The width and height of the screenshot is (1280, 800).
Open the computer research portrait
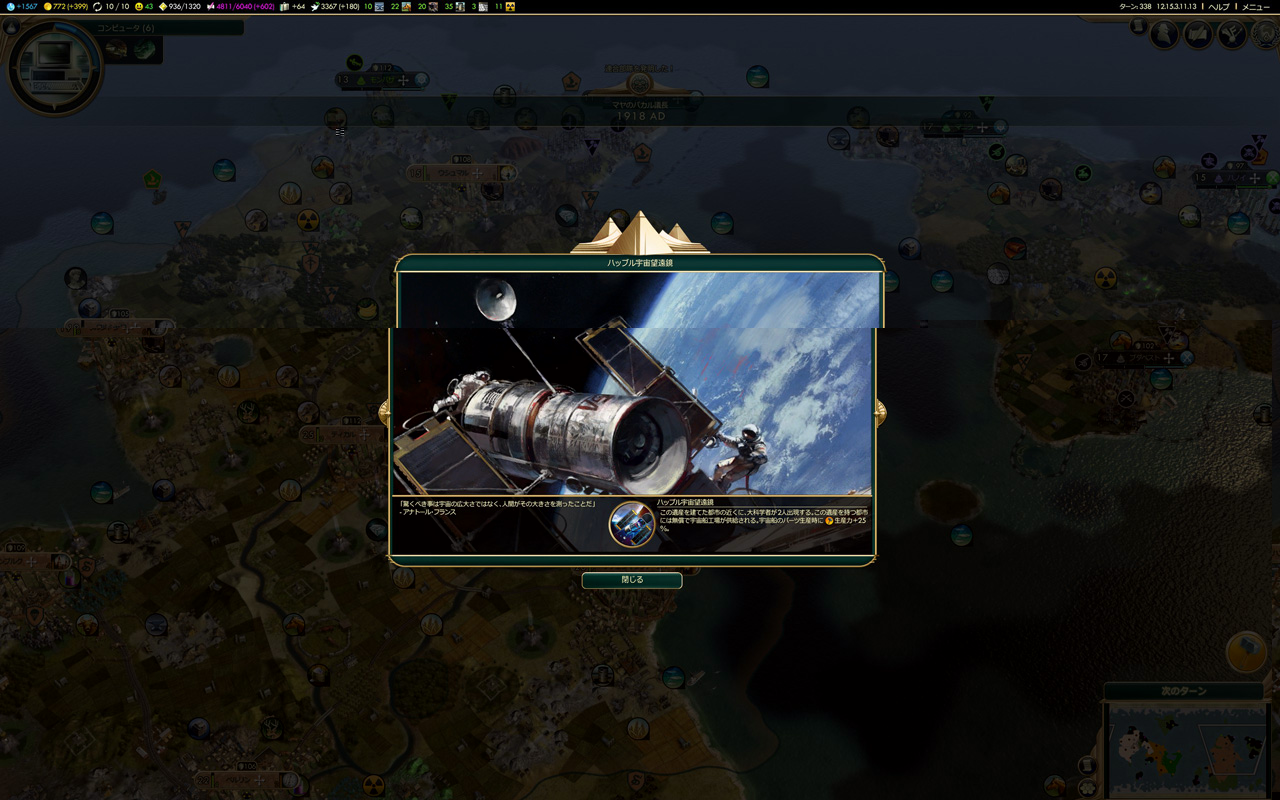coord(54,66)
